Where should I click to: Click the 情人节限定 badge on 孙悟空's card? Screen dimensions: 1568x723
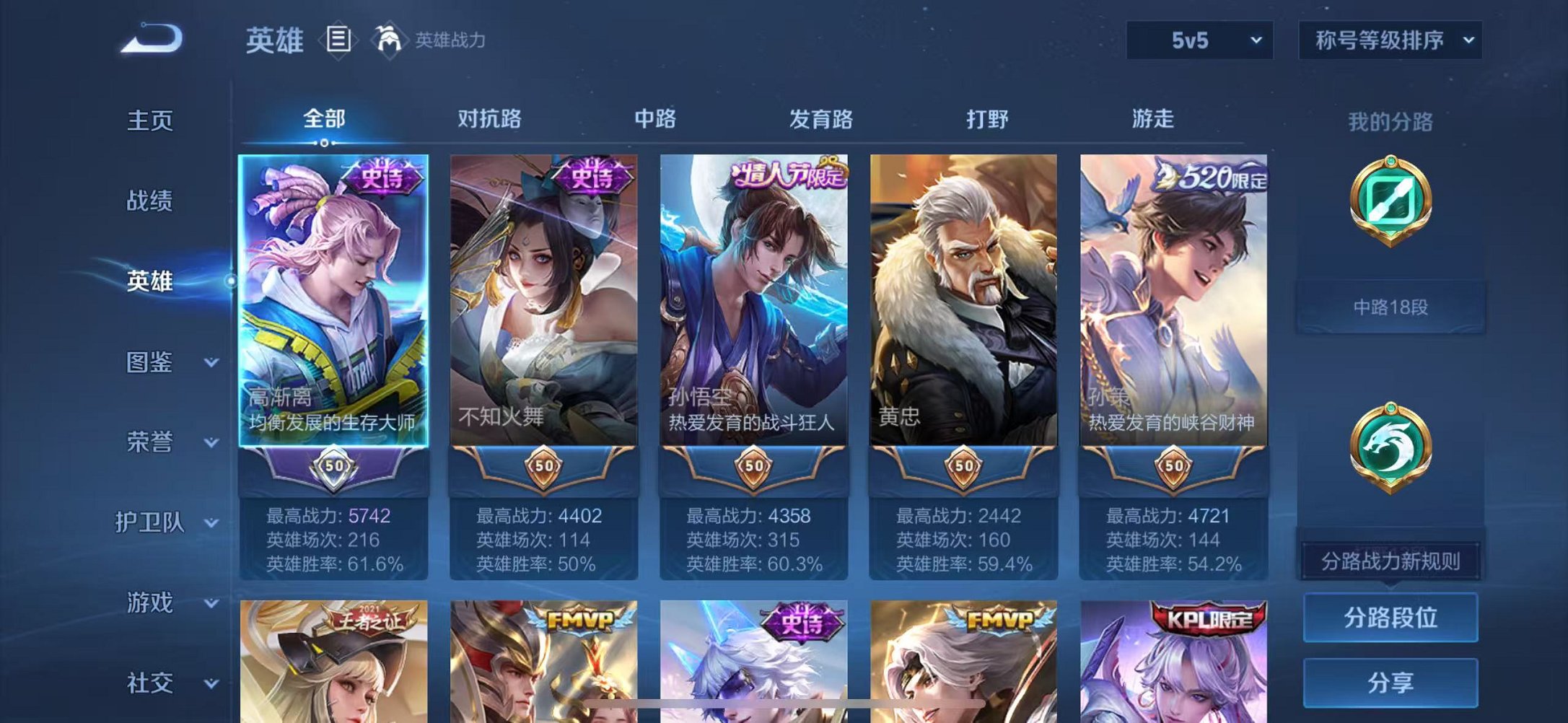click(x=785, y=175)
